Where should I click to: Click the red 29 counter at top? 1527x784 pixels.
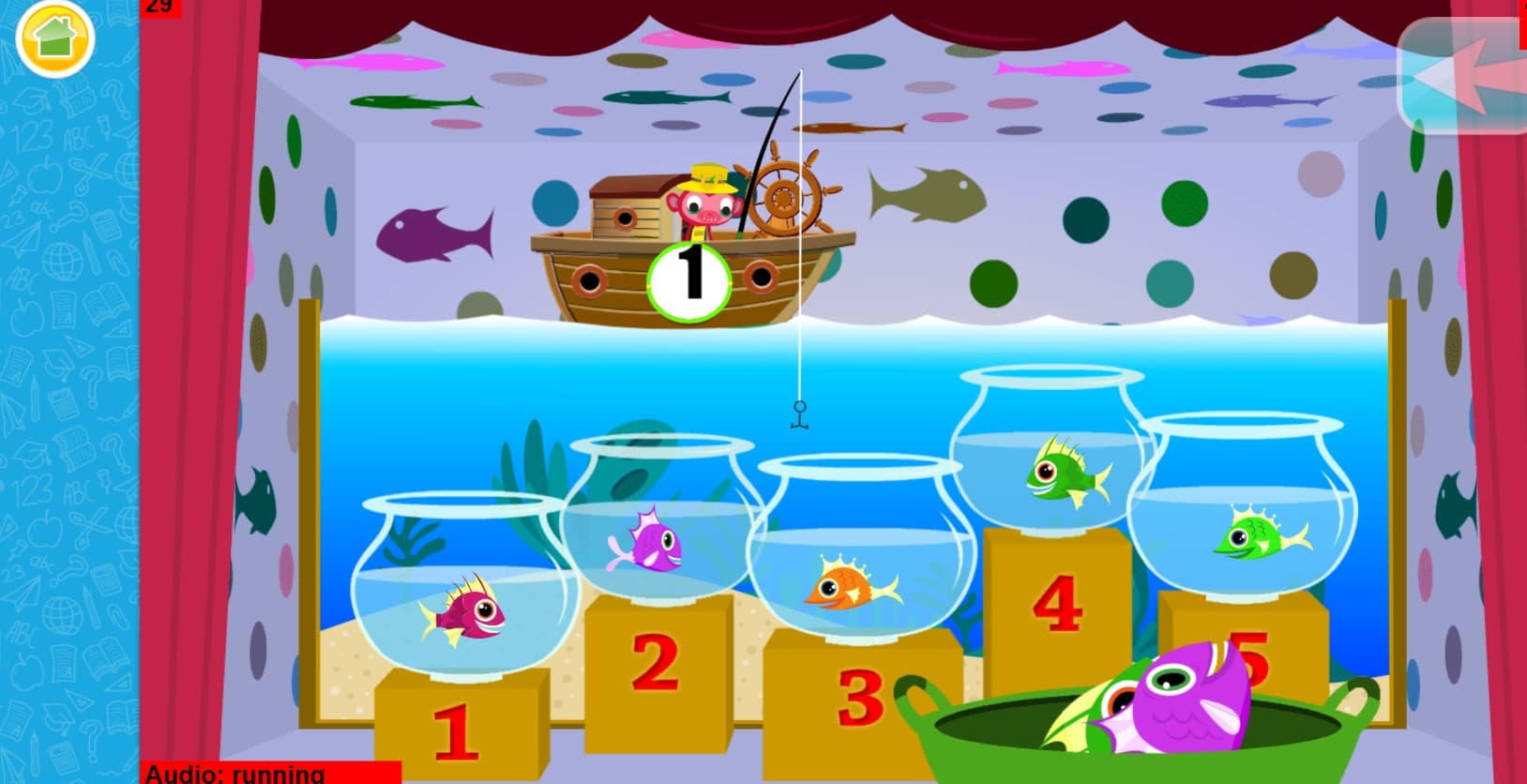tap(158, 8)
